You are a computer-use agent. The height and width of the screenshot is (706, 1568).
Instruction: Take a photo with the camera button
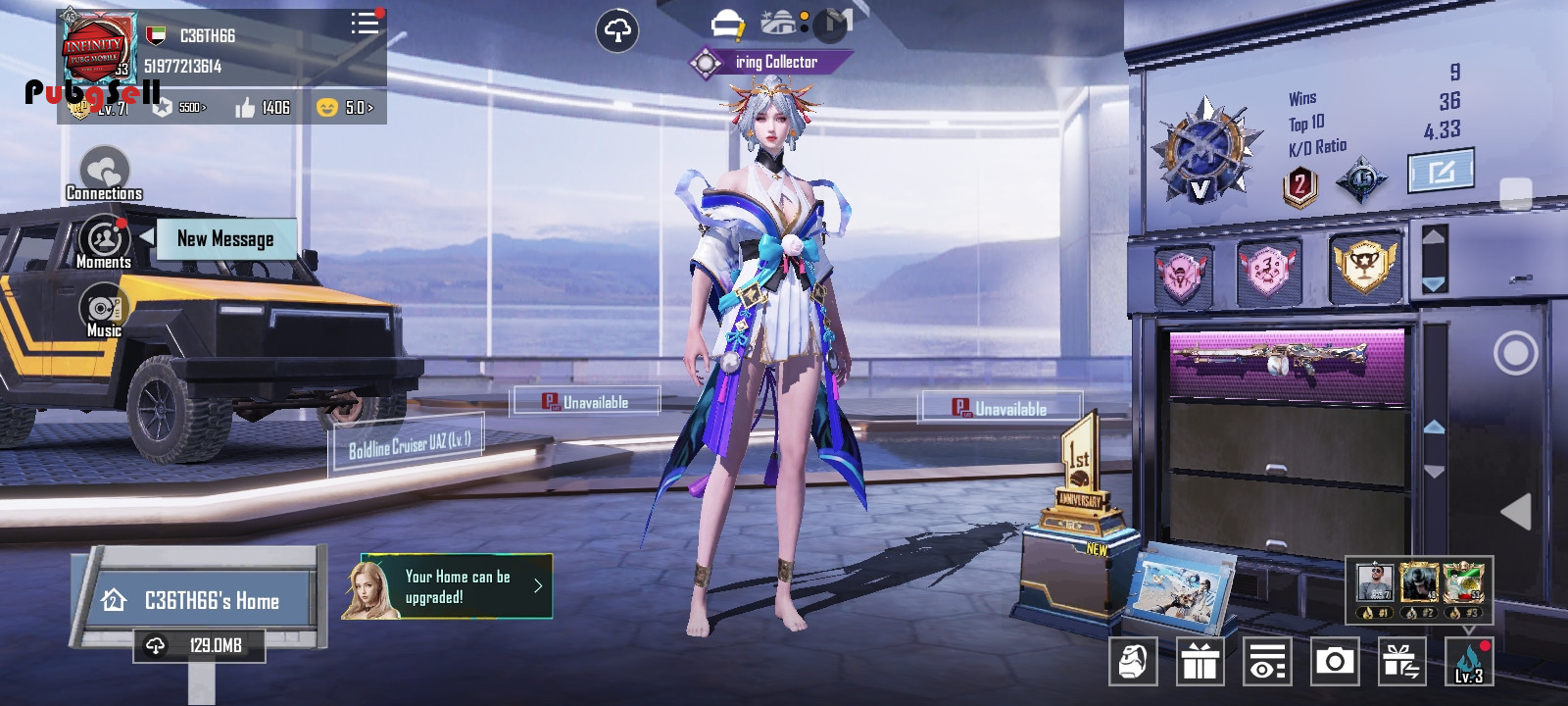pyautogui.click(x=1335, y=663)
